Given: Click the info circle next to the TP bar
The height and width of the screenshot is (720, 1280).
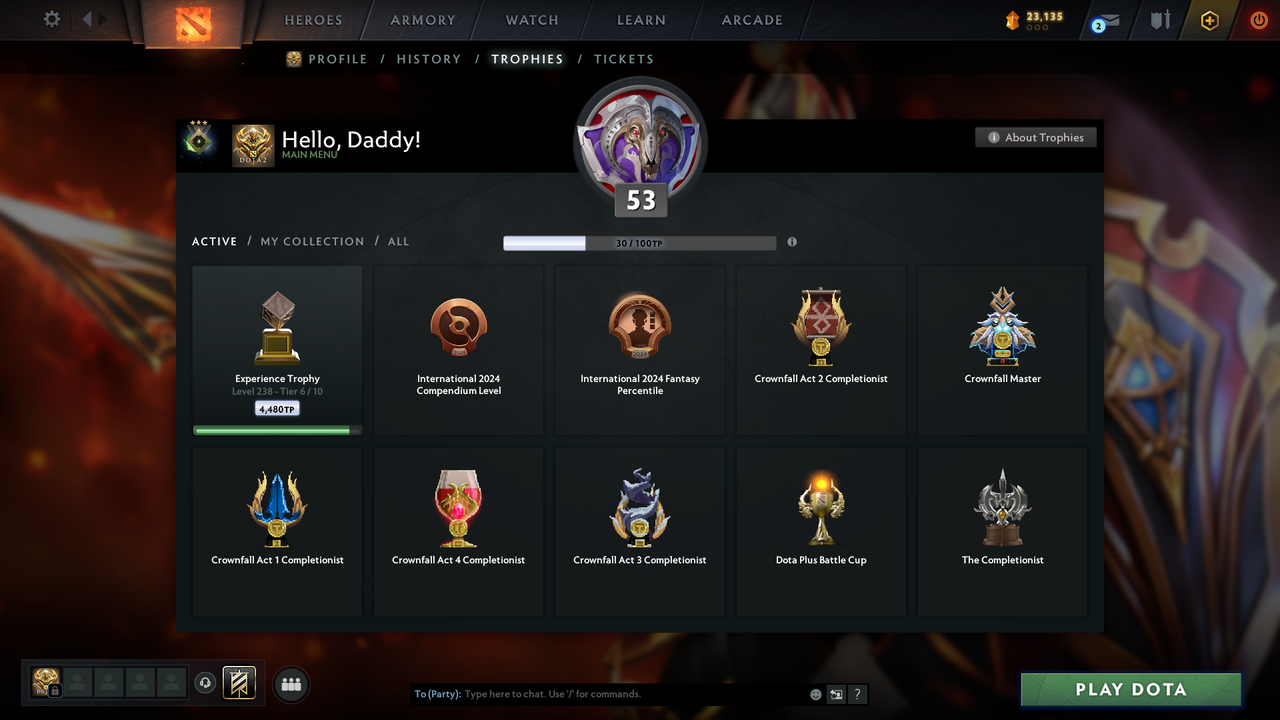Looking at the screenshot, I should pyautogui.click(x=792, y=242).
